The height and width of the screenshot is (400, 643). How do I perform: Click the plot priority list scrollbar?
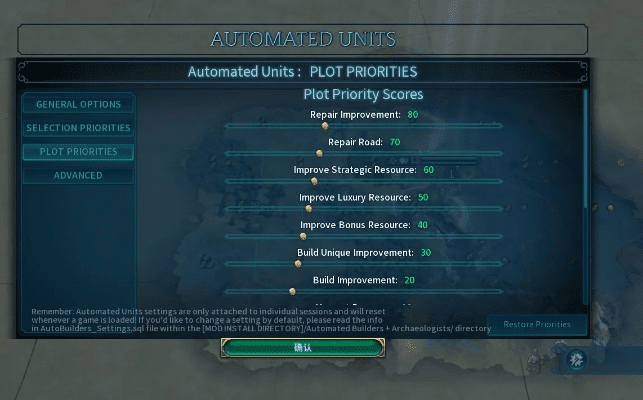tap(586, 150)
